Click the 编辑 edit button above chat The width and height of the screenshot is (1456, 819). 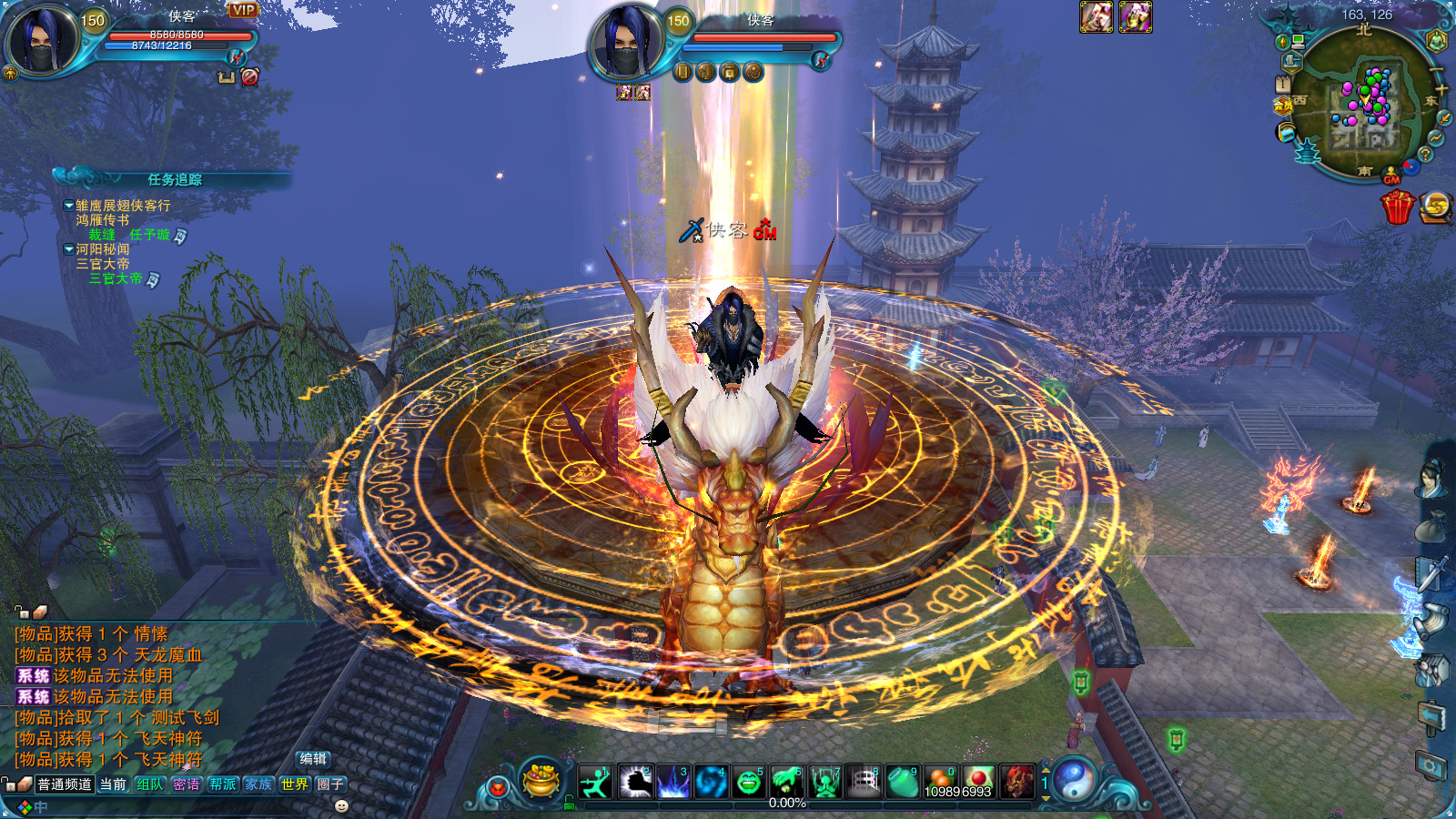(313, 759)
